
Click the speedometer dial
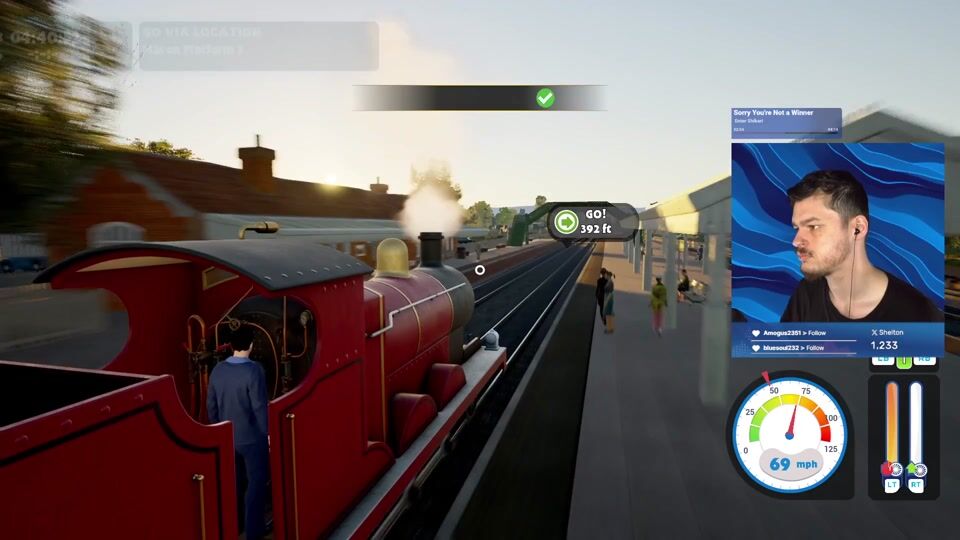click(x=789, y=433)
